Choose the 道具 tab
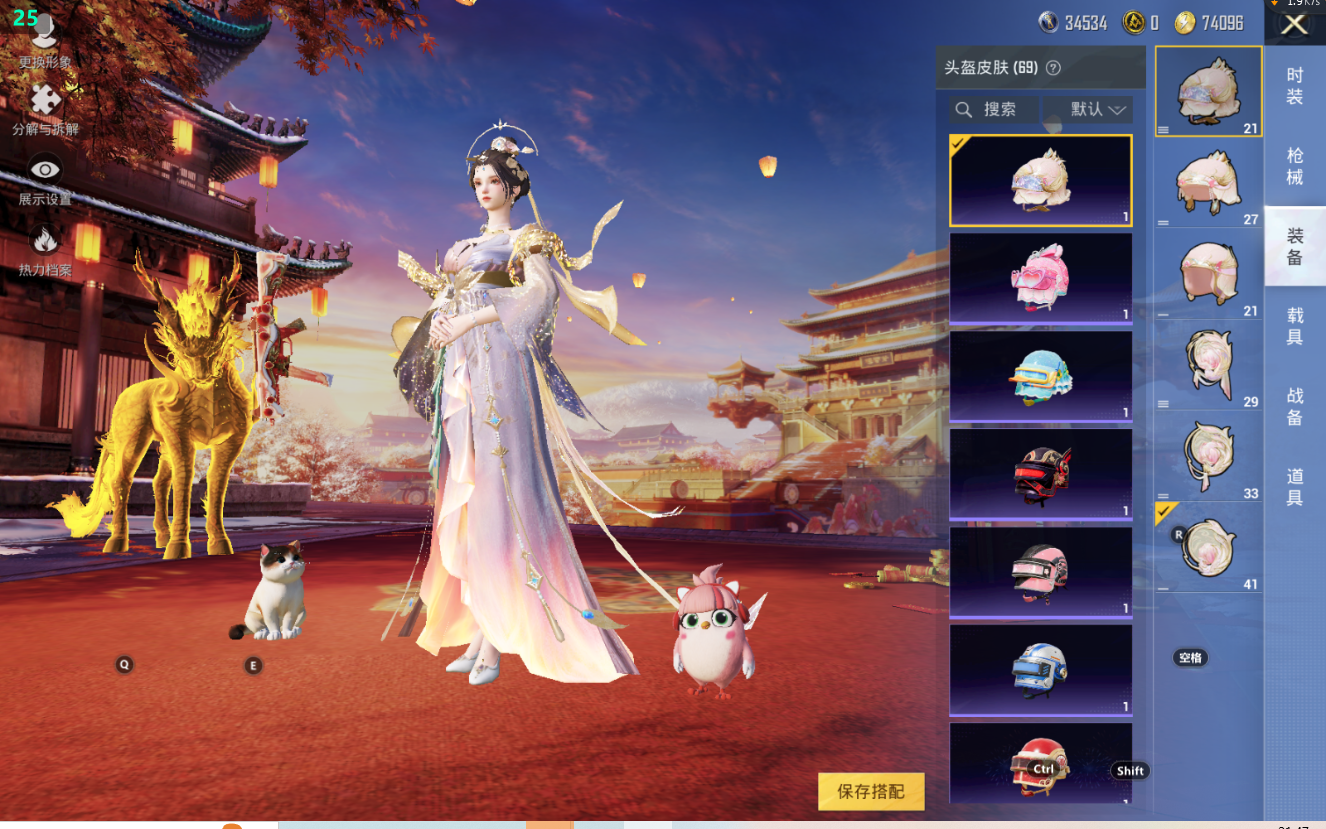Screen dimensions: 1326x829 point(1294,487)
